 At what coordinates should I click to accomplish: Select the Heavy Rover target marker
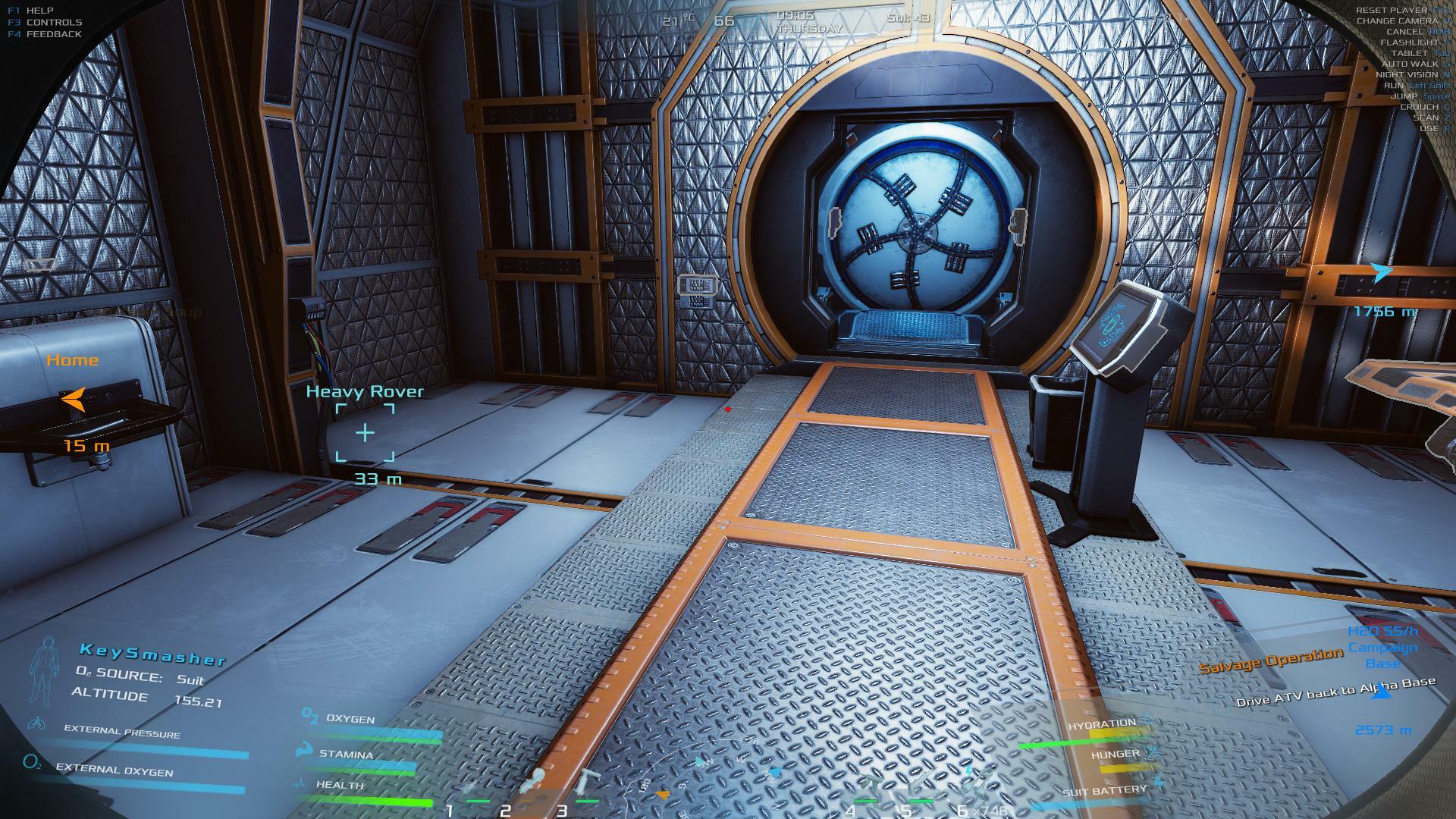365,432
